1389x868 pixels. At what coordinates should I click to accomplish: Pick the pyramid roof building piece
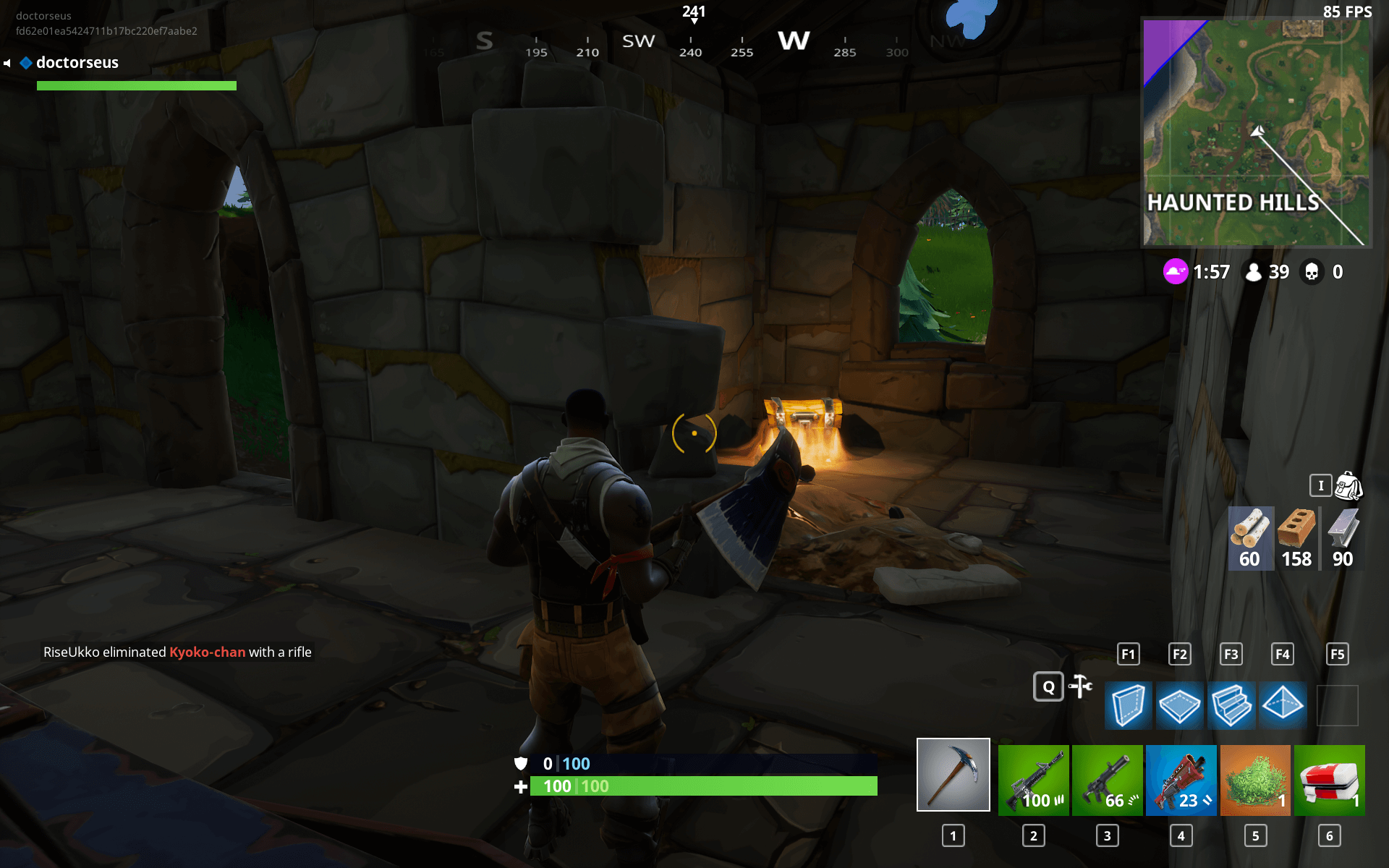1283,703
